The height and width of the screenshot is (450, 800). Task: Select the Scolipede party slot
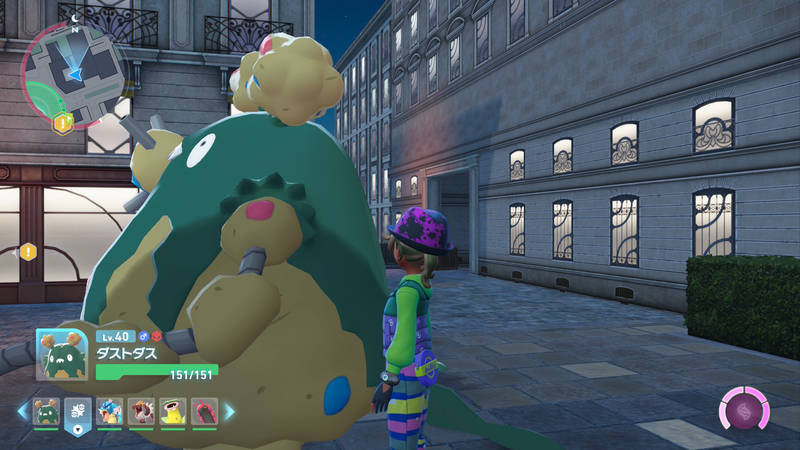point(203,411)
